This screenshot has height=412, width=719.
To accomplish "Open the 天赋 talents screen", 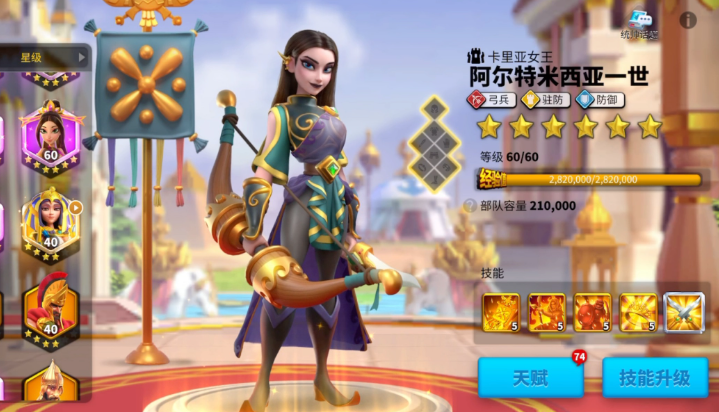I will coord(530,378).
